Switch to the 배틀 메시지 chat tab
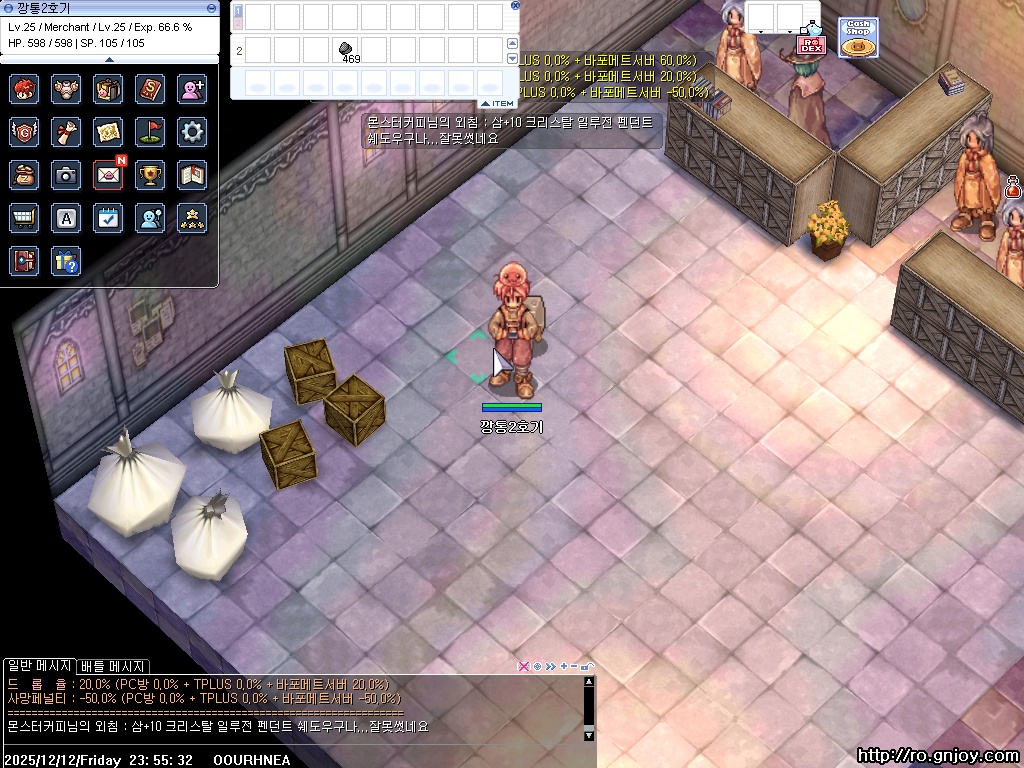The image size is (1024, 768). [113, 666]
